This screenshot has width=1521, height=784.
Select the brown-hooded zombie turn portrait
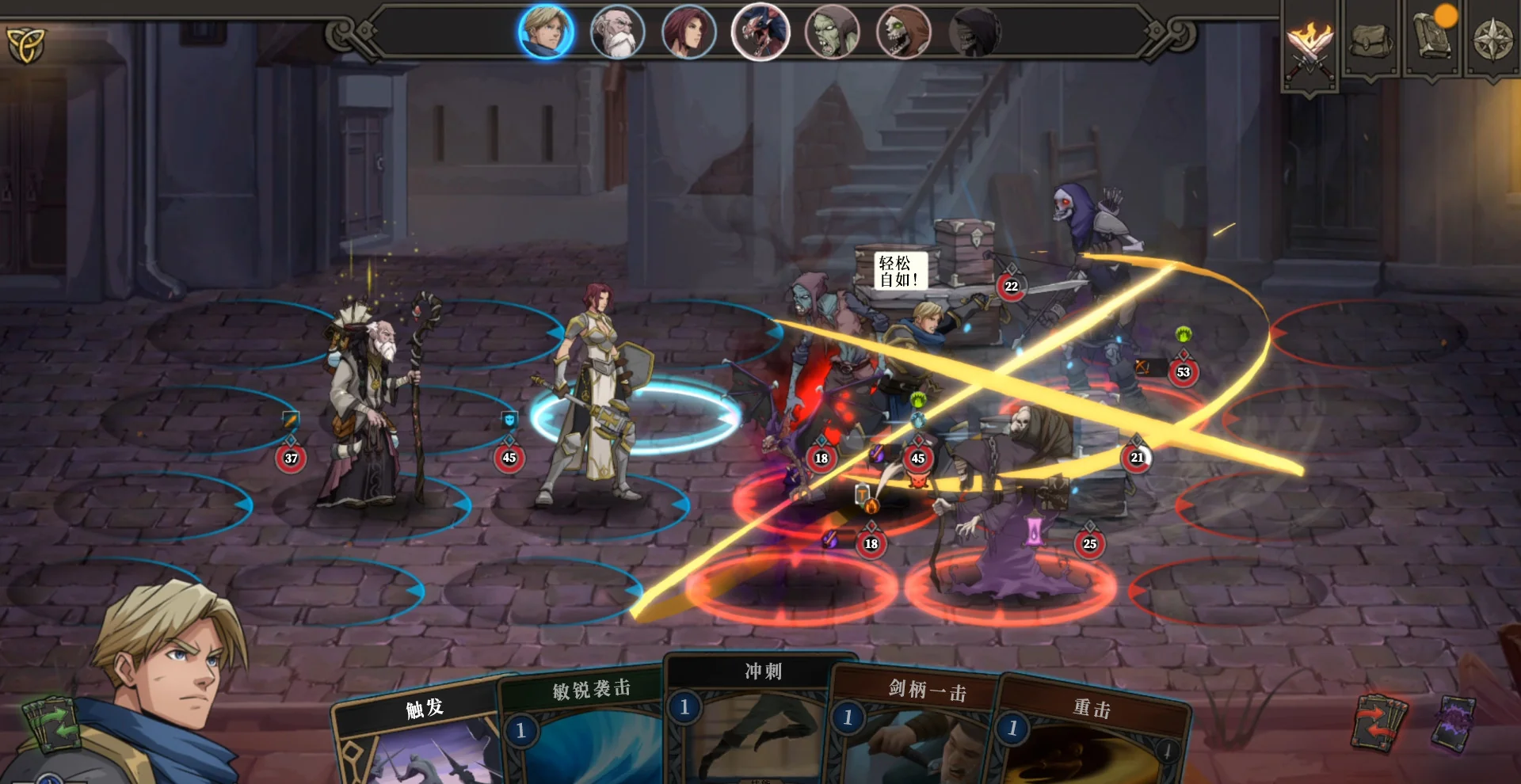point(903,32)
